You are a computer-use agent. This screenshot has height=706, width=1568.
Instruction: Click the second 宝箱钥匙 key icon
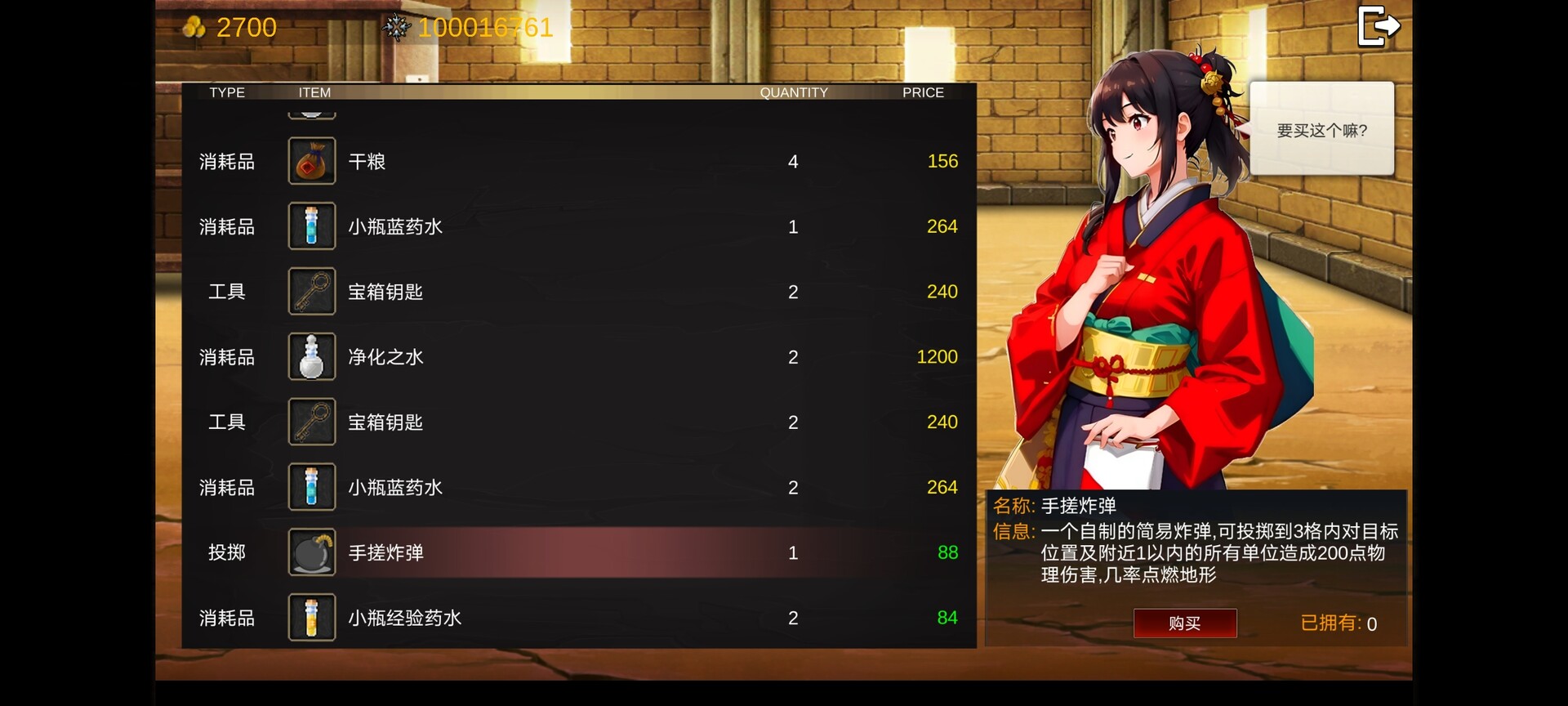click(311, 422)
